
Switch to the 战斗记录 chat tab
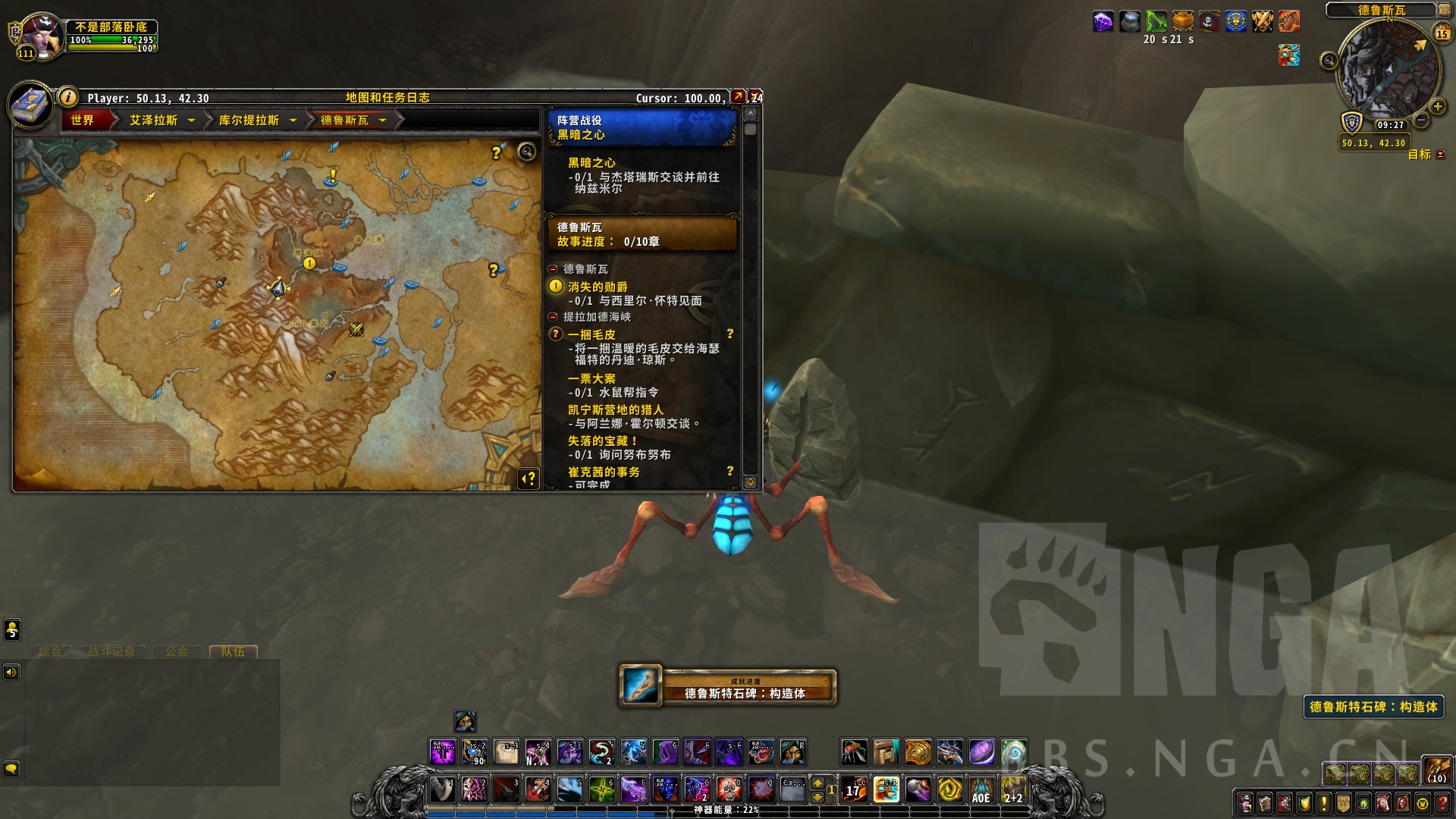111,652
